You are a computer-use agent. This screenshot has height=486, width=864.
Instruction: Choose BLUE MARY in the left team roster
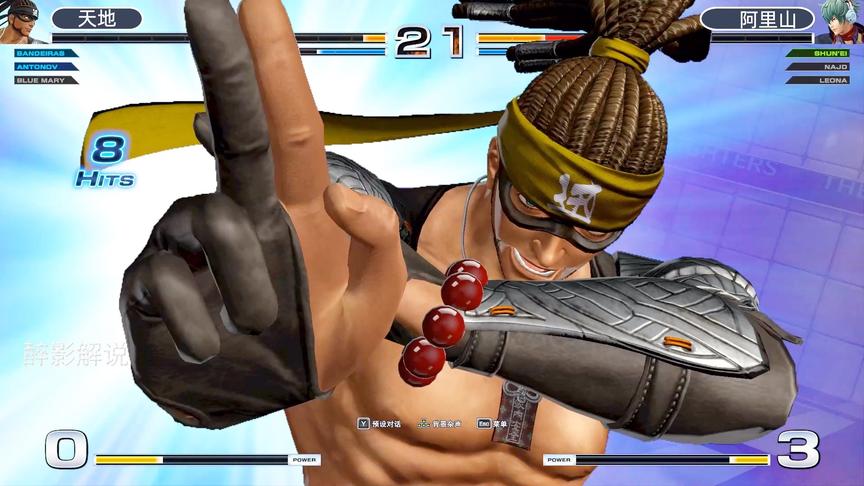(x=40, y=79)
